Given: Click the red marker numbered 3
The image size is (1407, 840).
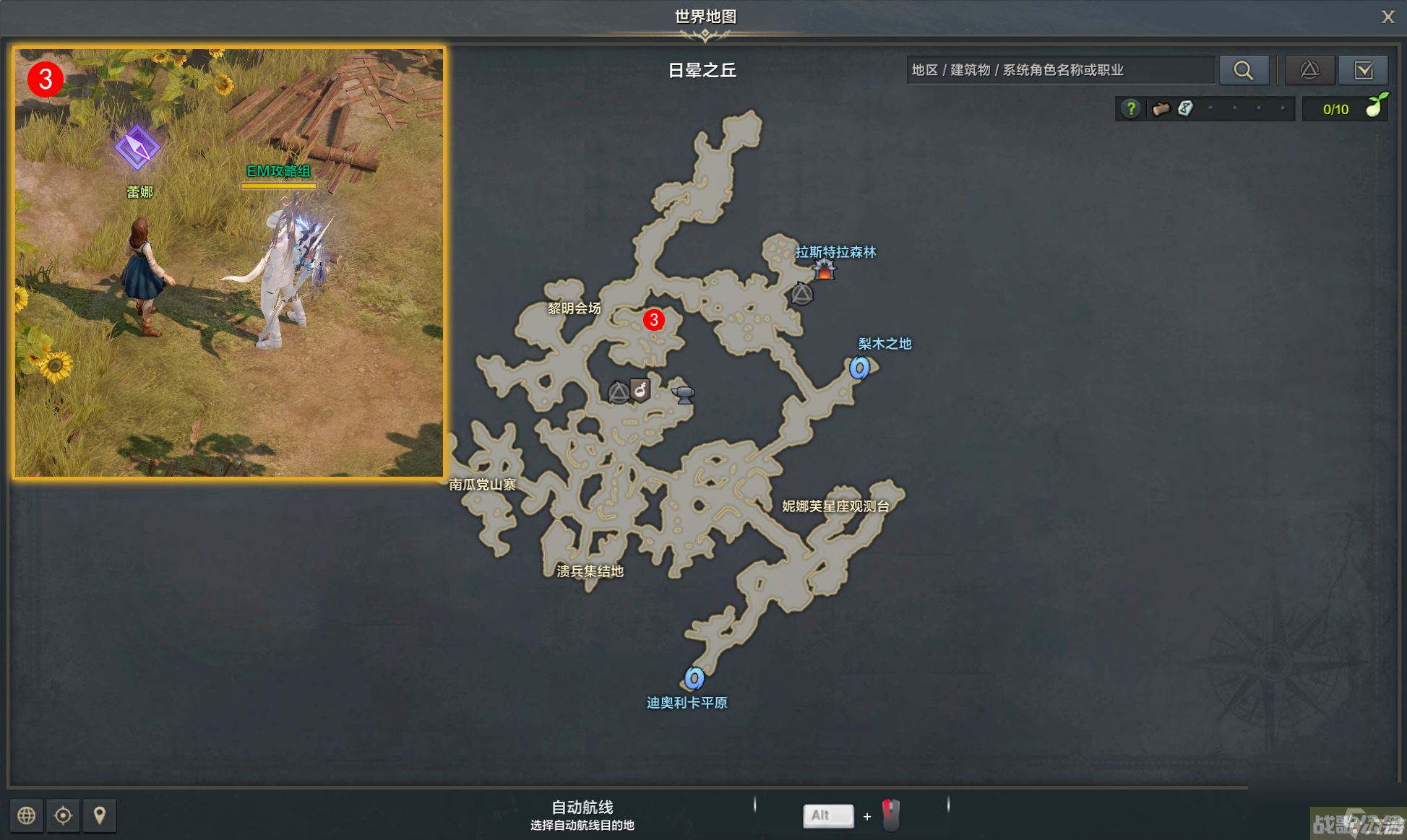Looking at the screenshot, I should coord(655,319).
